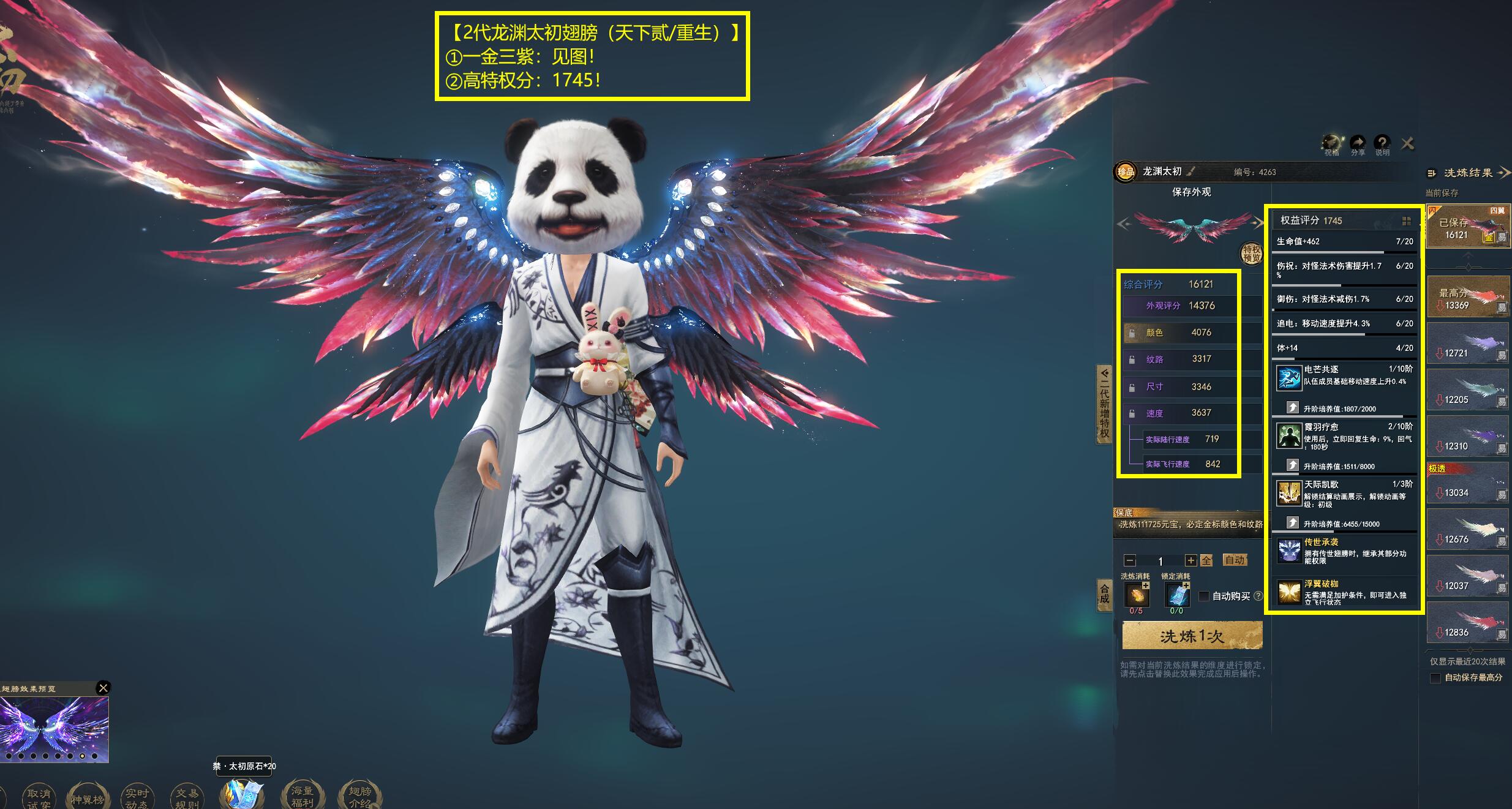Increase refine count with plus button
Screen dimensions: 1512x809
(1190, 560)
